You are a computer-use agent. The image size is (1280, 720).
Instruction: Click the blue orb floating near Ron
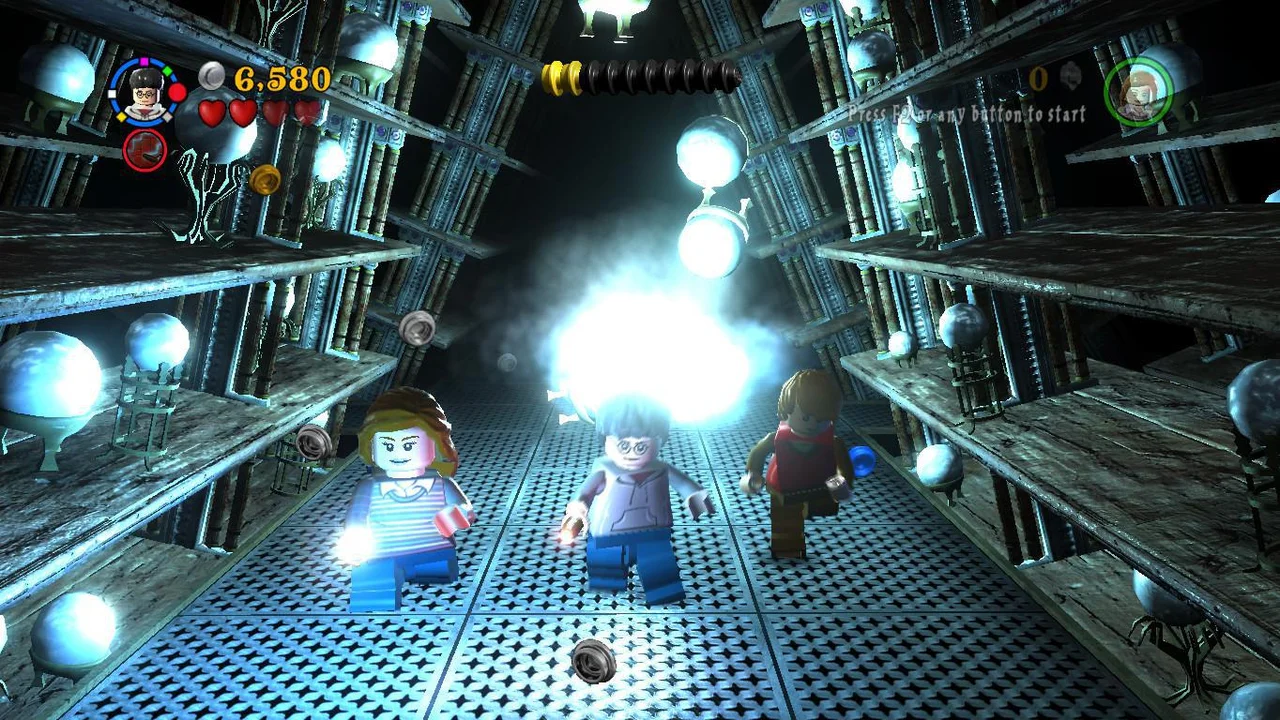pos(860,459)
